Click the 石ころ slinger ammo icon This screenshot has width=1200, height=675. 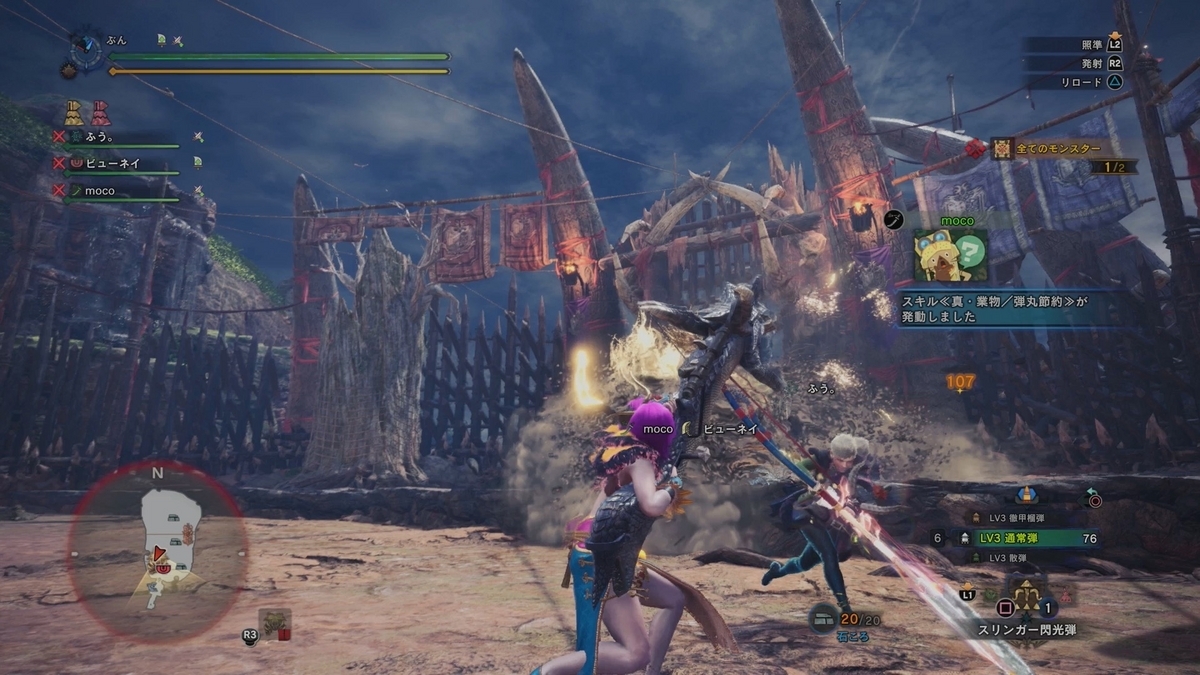click(824, 618)
